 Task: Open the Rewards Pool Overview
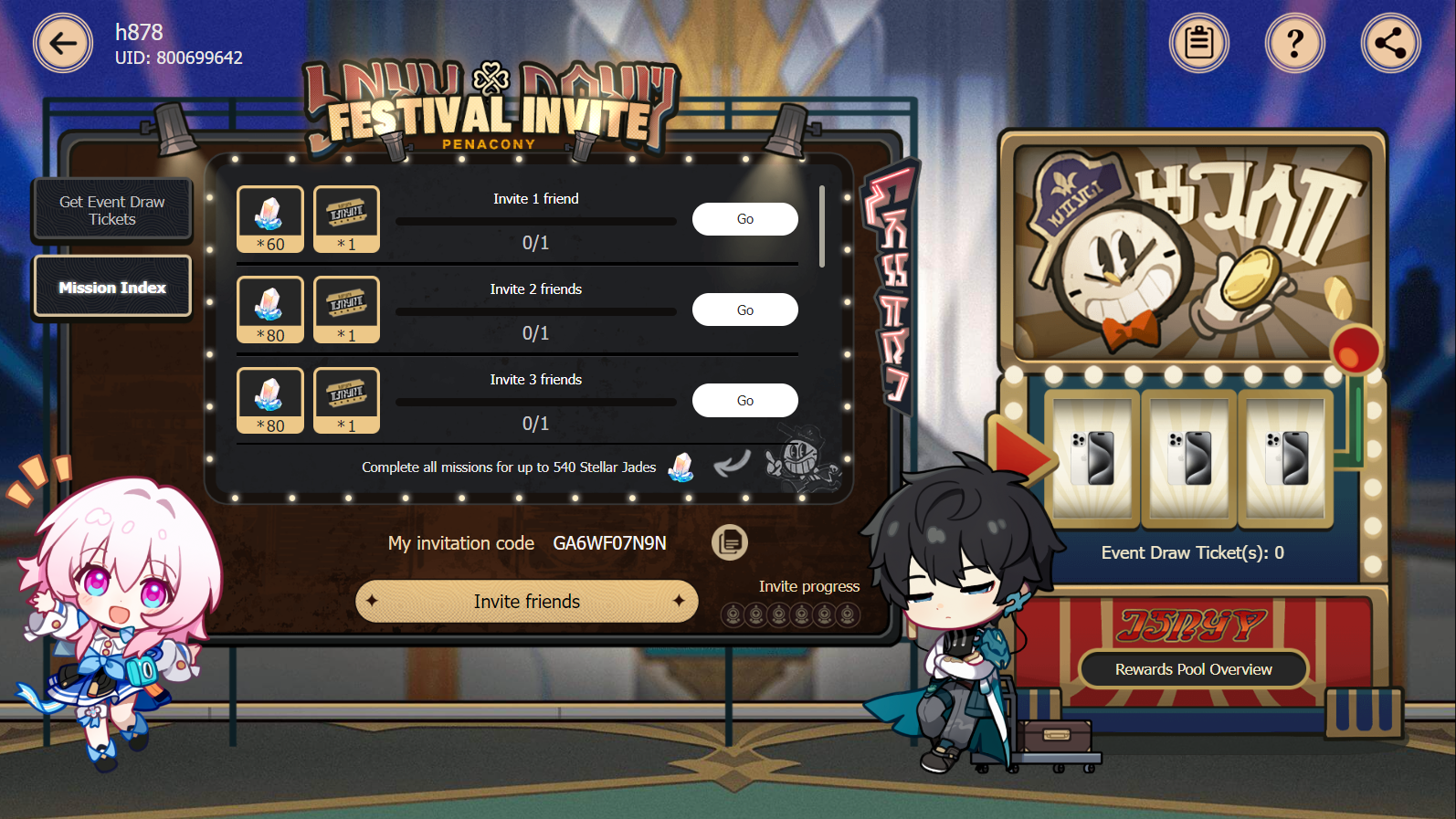tap(1193, 668)
